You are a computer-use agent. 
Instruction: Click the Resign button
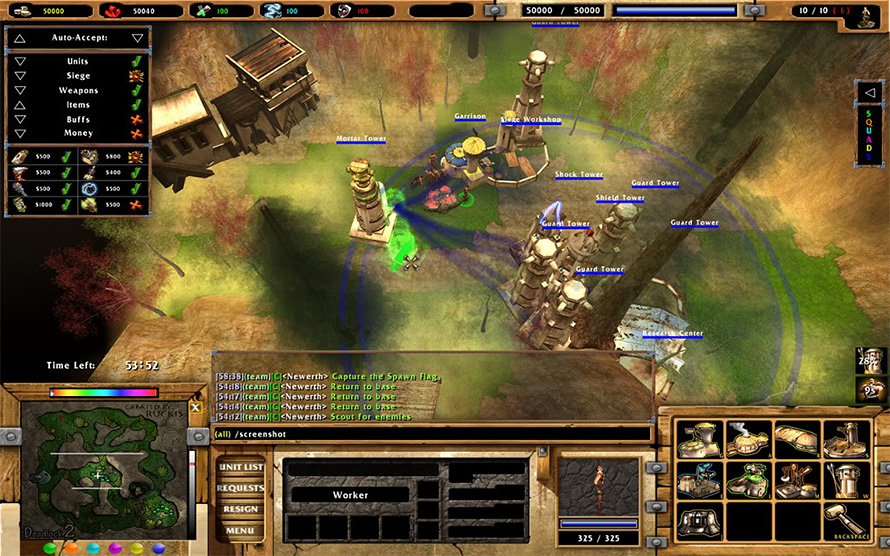point(240,509)
